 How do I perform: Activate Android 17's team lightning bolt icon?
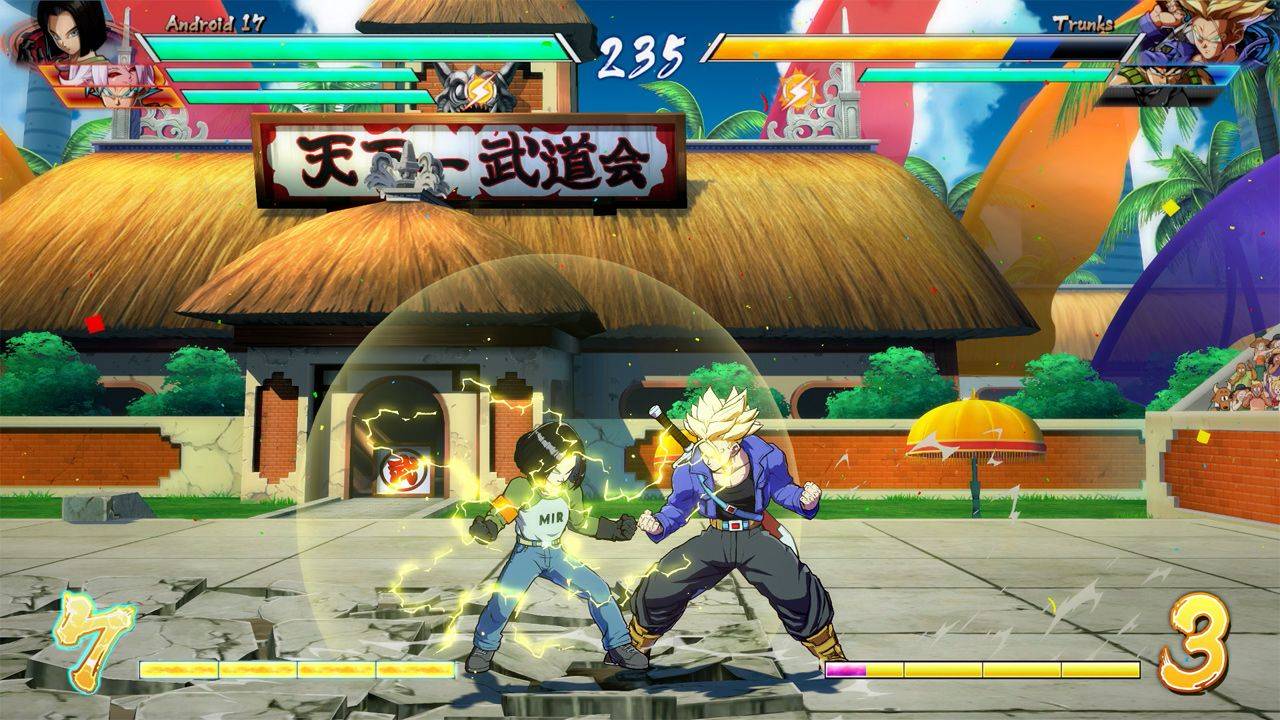(x=479, y=92)
